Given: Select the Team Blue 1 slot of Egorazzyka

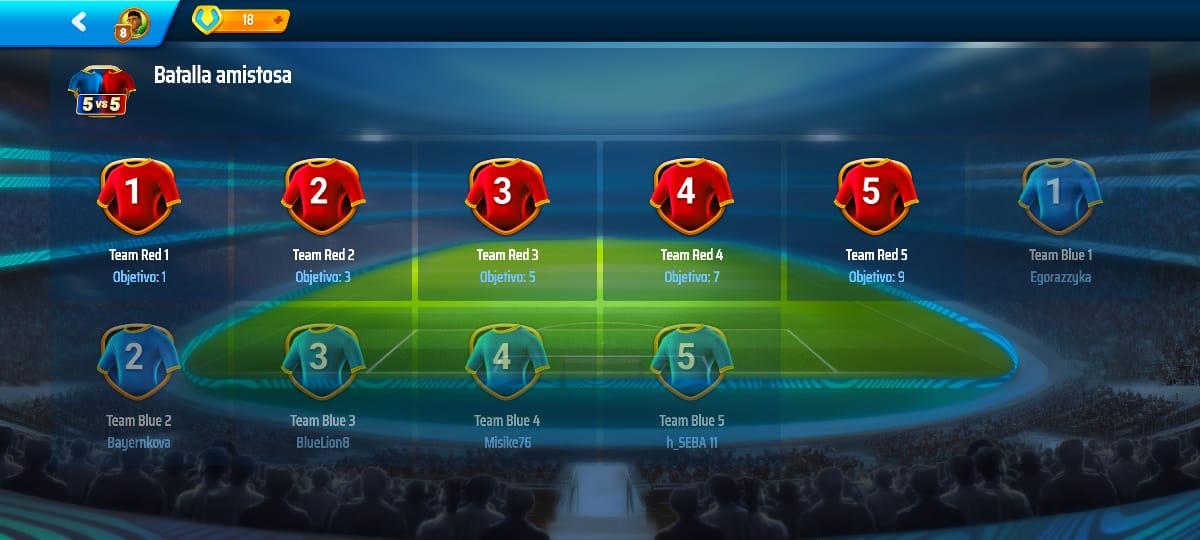Looking at the screenshot, I should 1060,195.
